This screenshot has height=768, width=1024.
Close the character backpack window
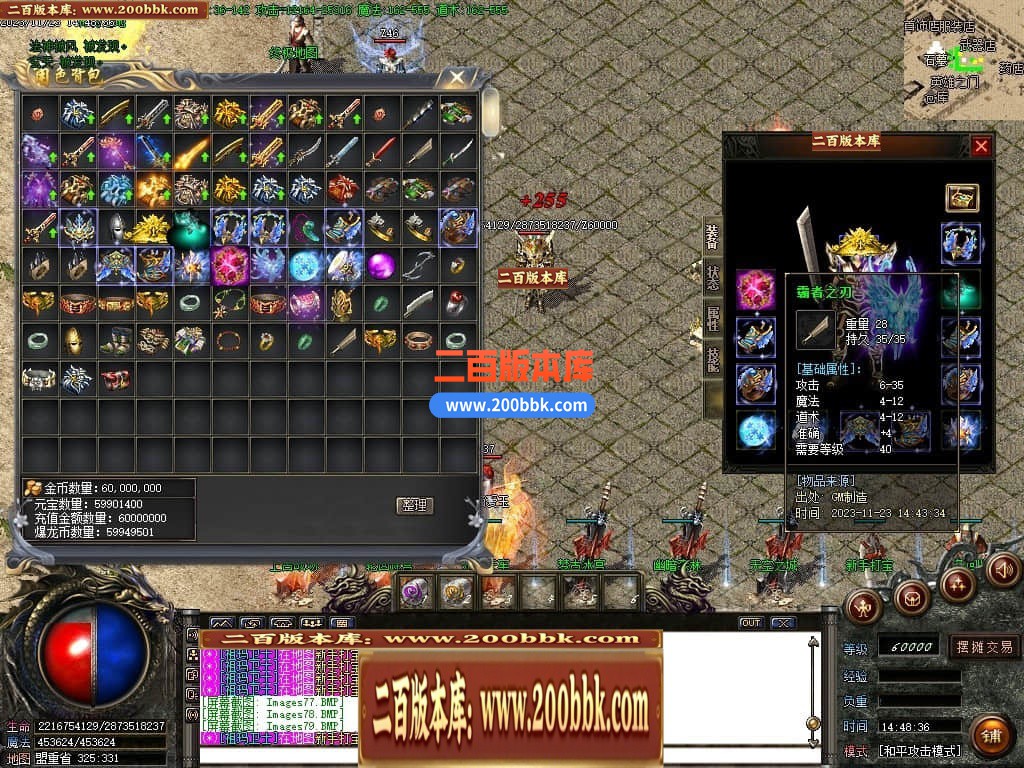point(457,78)
